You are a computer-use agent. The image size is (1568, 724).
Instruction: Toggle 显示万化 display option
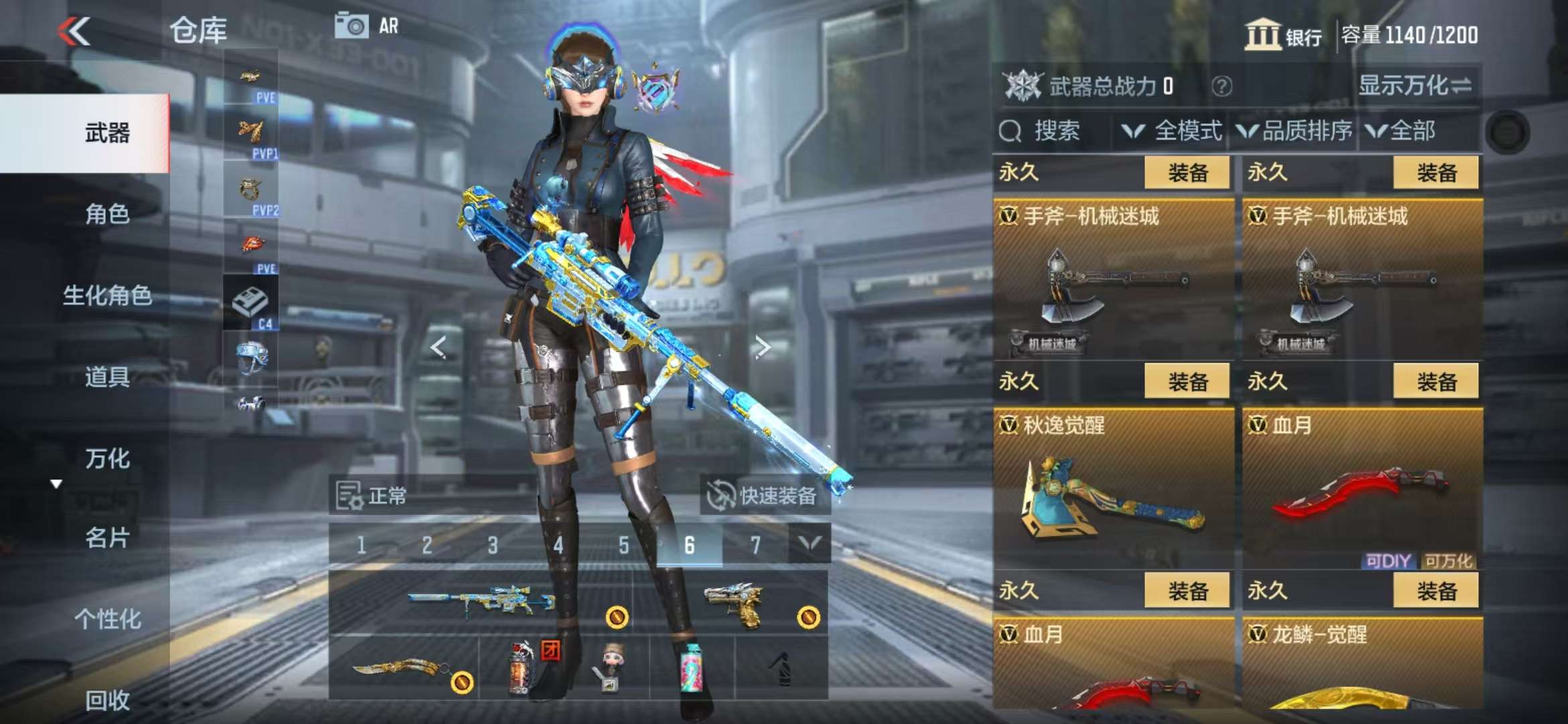click(1415, 86)
